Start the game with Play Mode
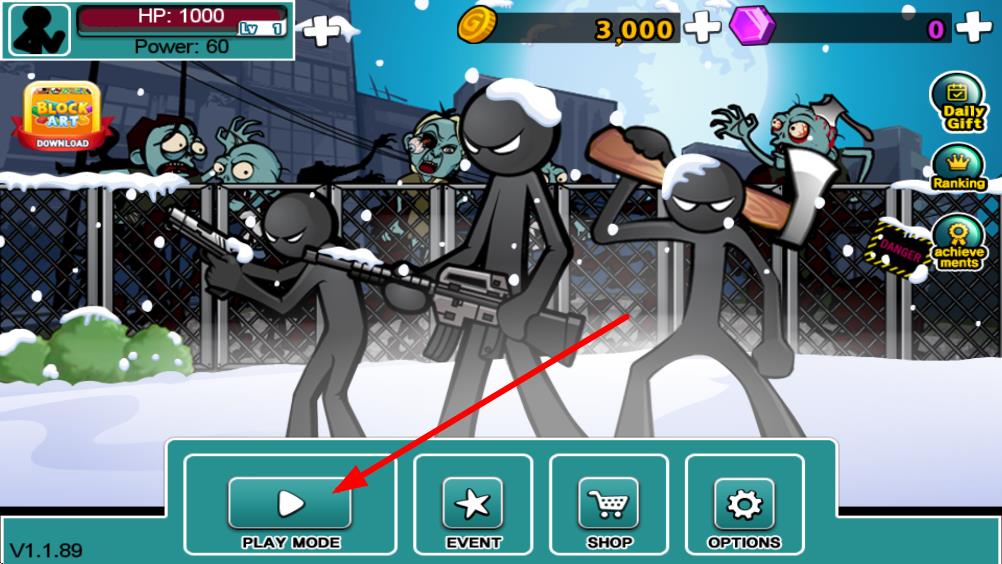Viewport: 1002px width, 564px height. [x=290, y=503]
